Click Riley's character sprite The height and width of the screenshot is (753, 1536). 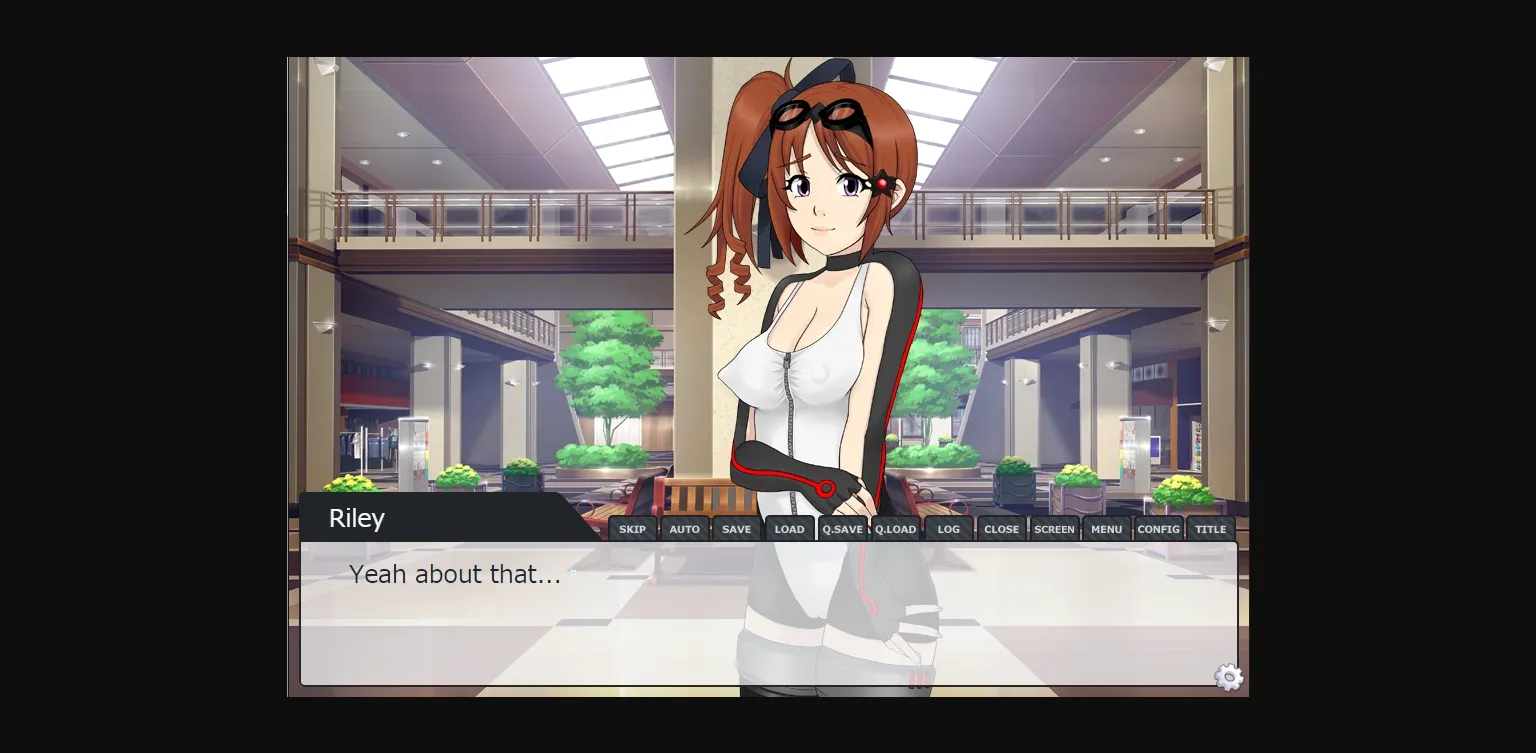[x=820, y=300]
